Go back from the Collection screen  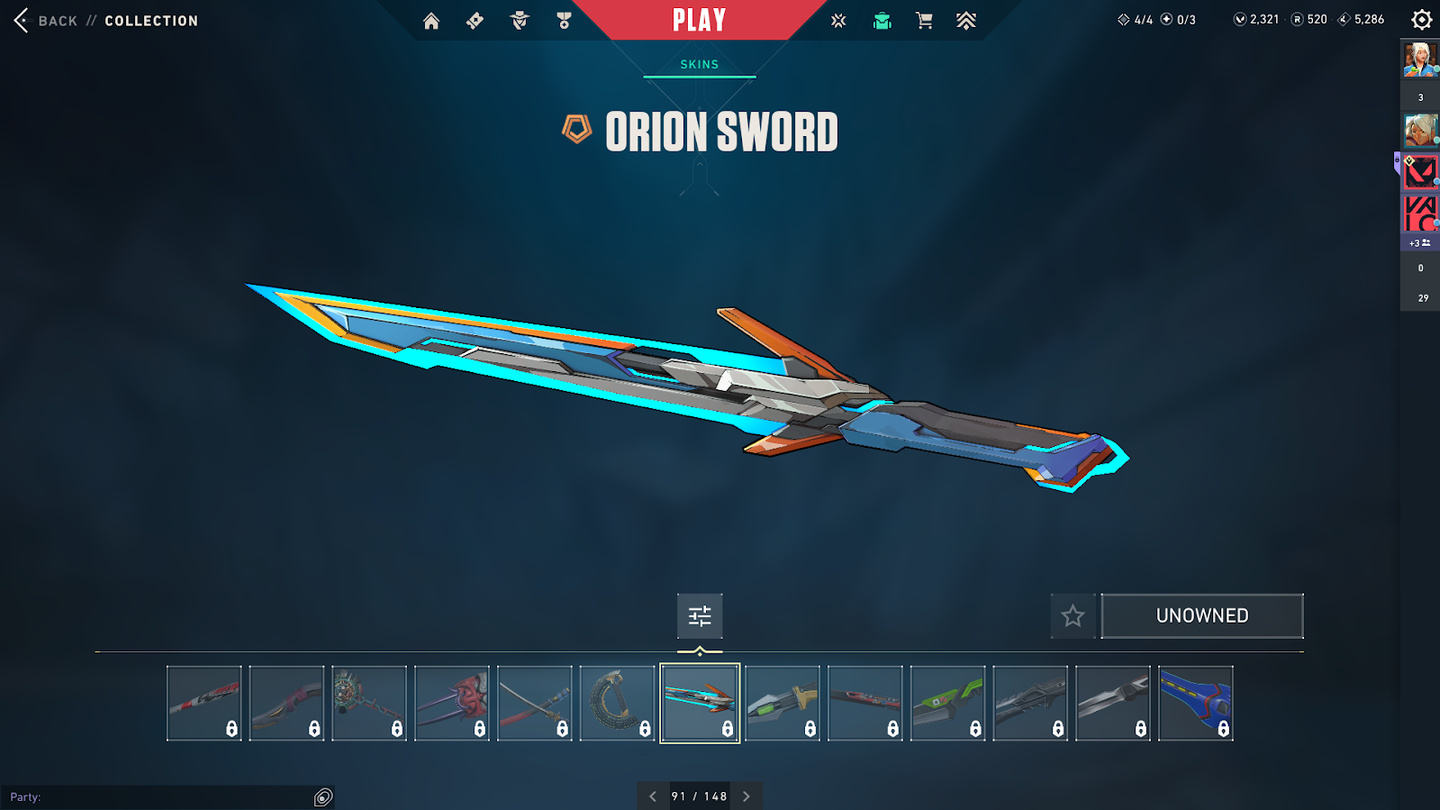pyautogui.click(x=44, y=21)
